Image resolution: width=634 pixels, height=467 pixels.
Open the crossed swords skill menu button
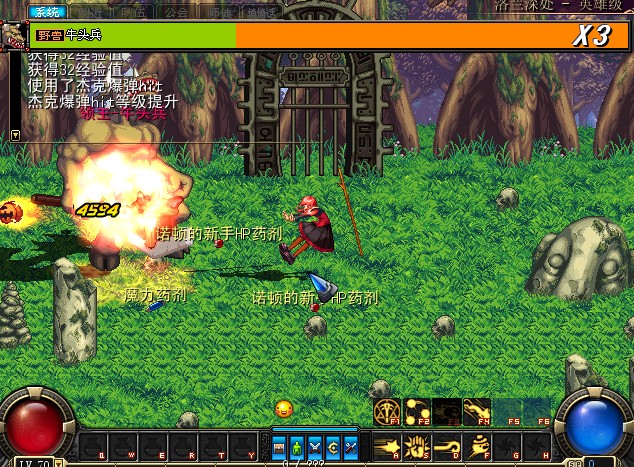pyautogui.click(x=315, y=446)
